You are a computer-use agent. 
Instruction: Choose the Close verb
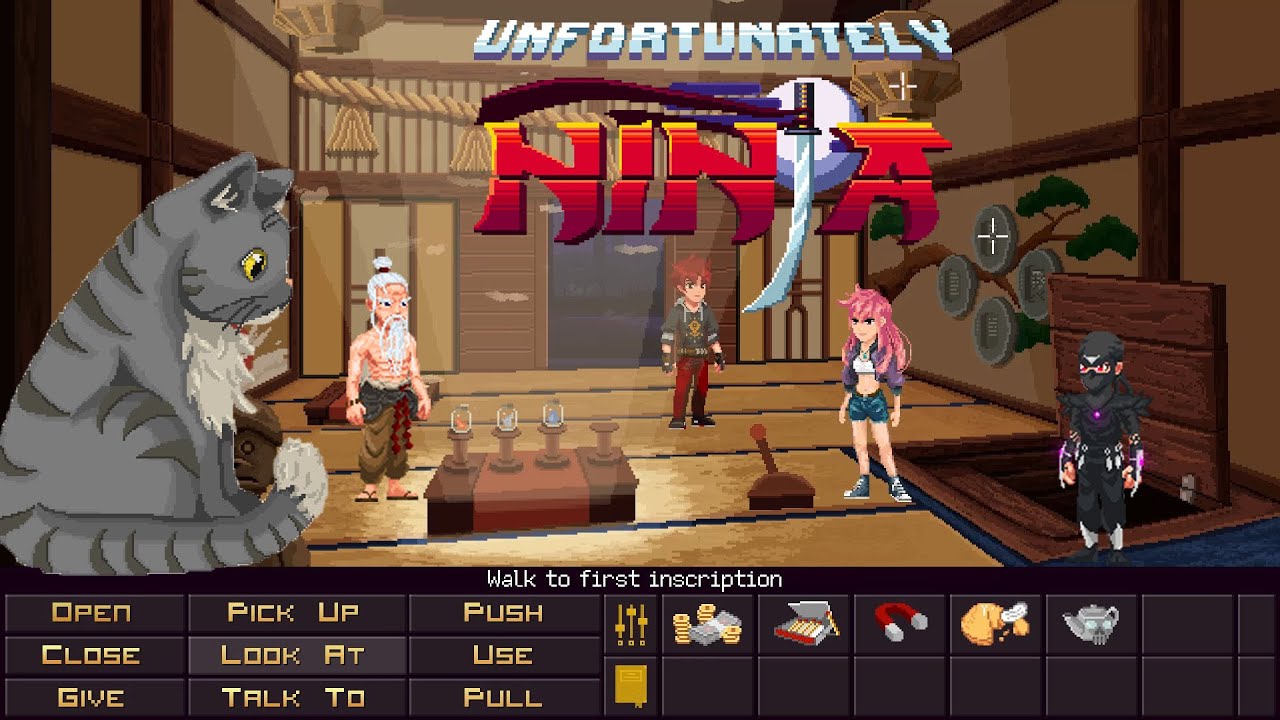coord(91,656)
